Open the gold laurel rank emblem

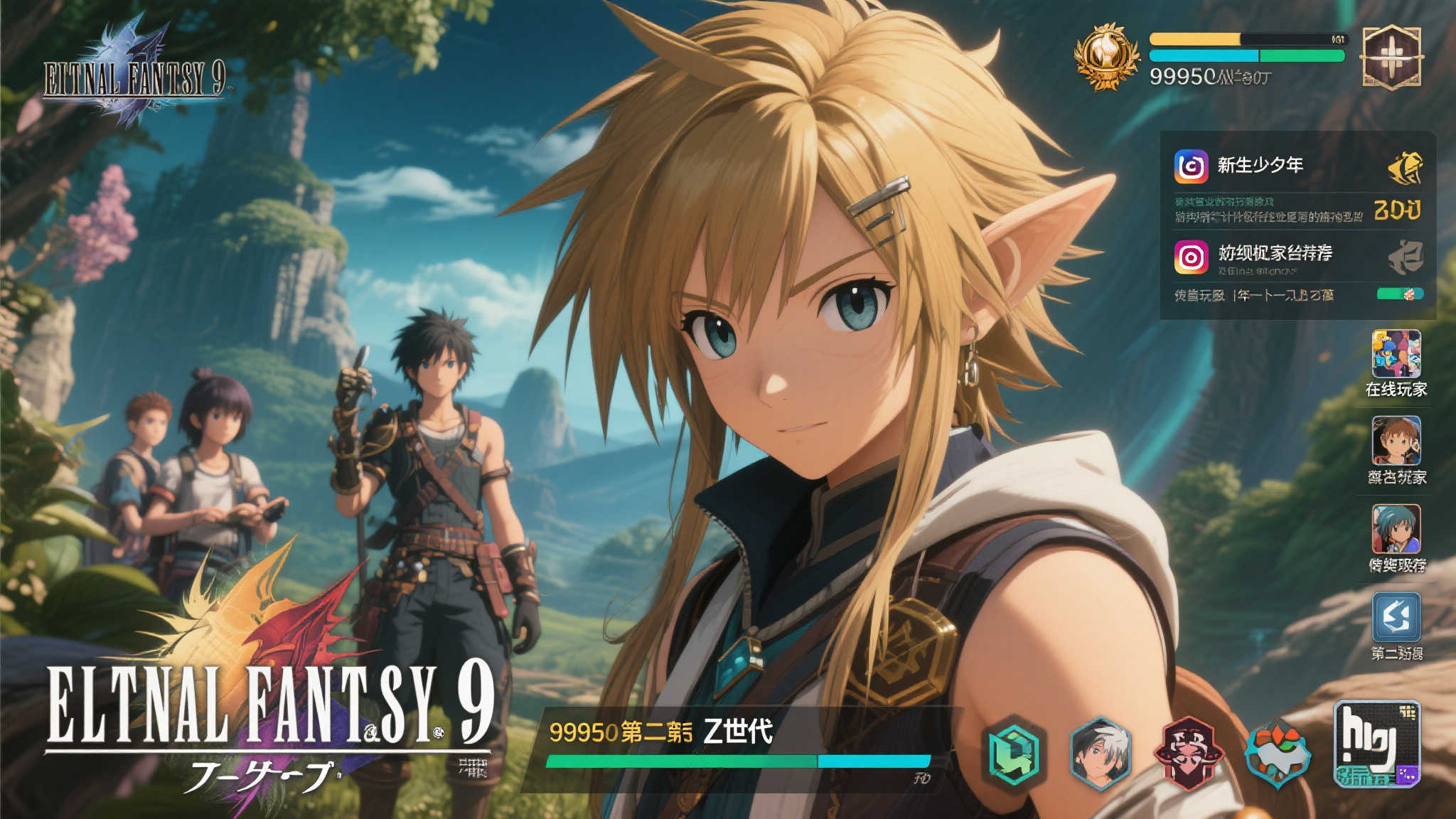pos(1105,57)
